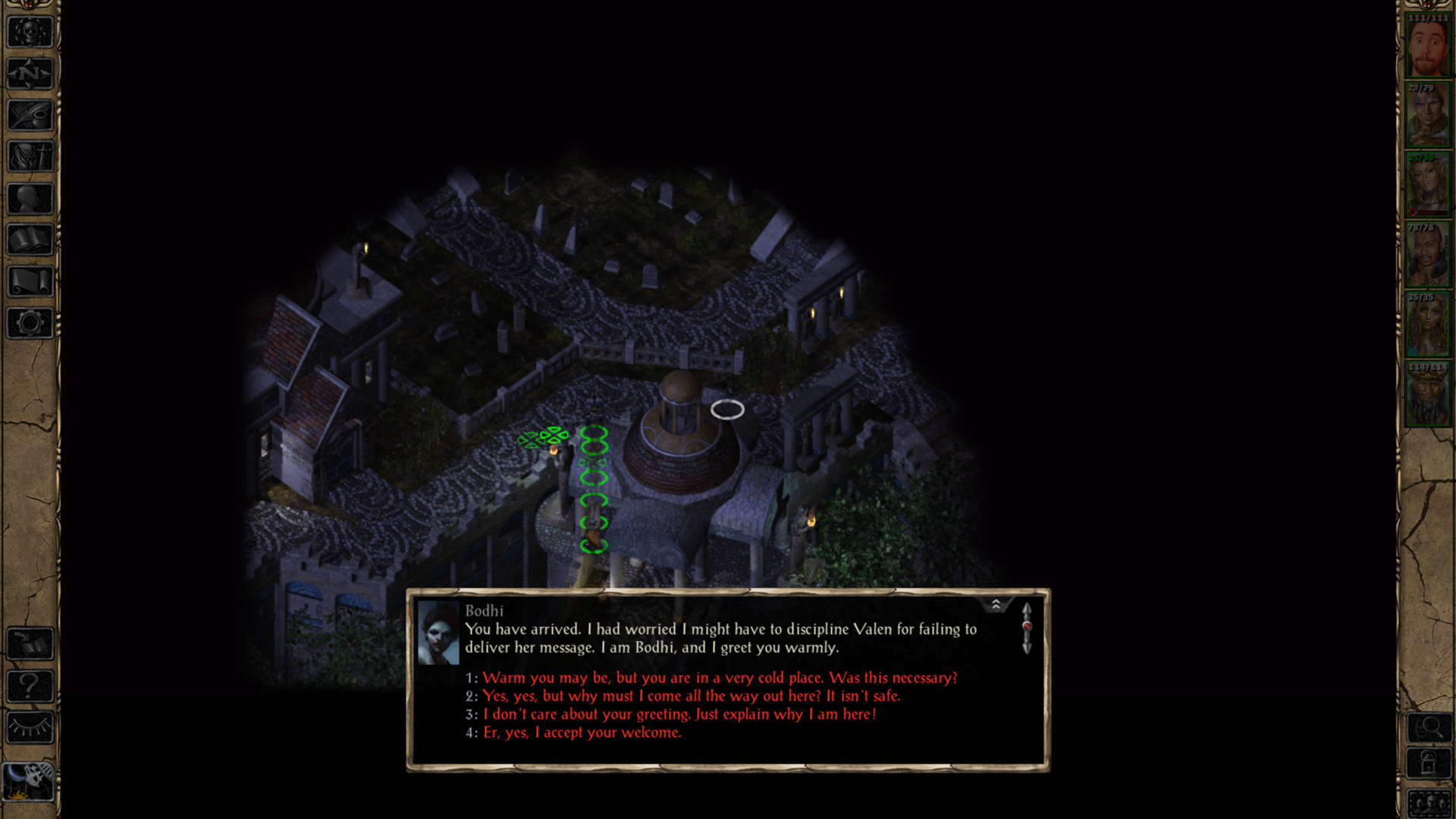Click the skull button atop the left sidebar
The width and height of the screenshot is (1456, 819).
click(x=30, y=33)
